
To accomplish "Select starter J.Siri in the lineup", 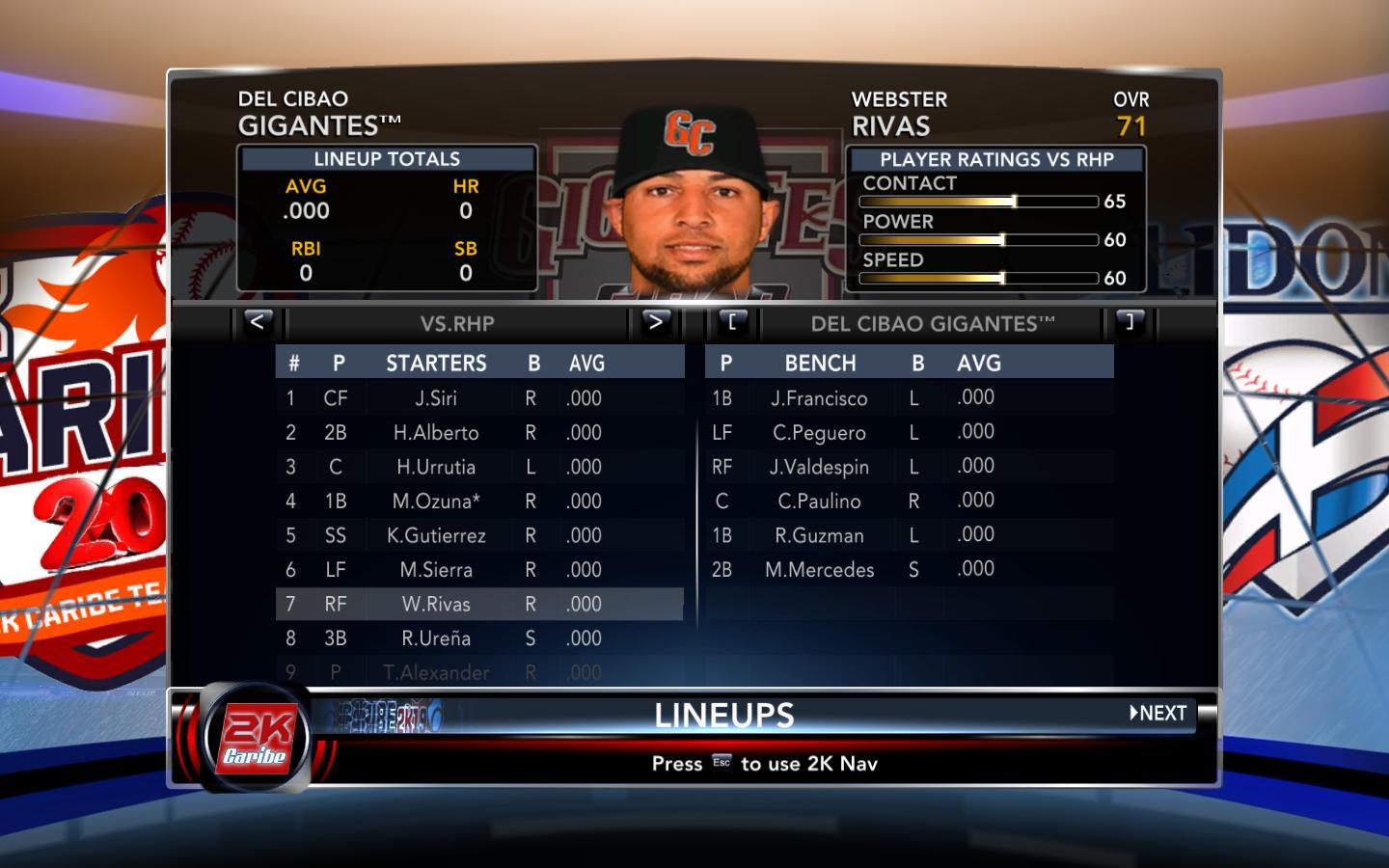I will pyautogui.click(x=436, y=398).
